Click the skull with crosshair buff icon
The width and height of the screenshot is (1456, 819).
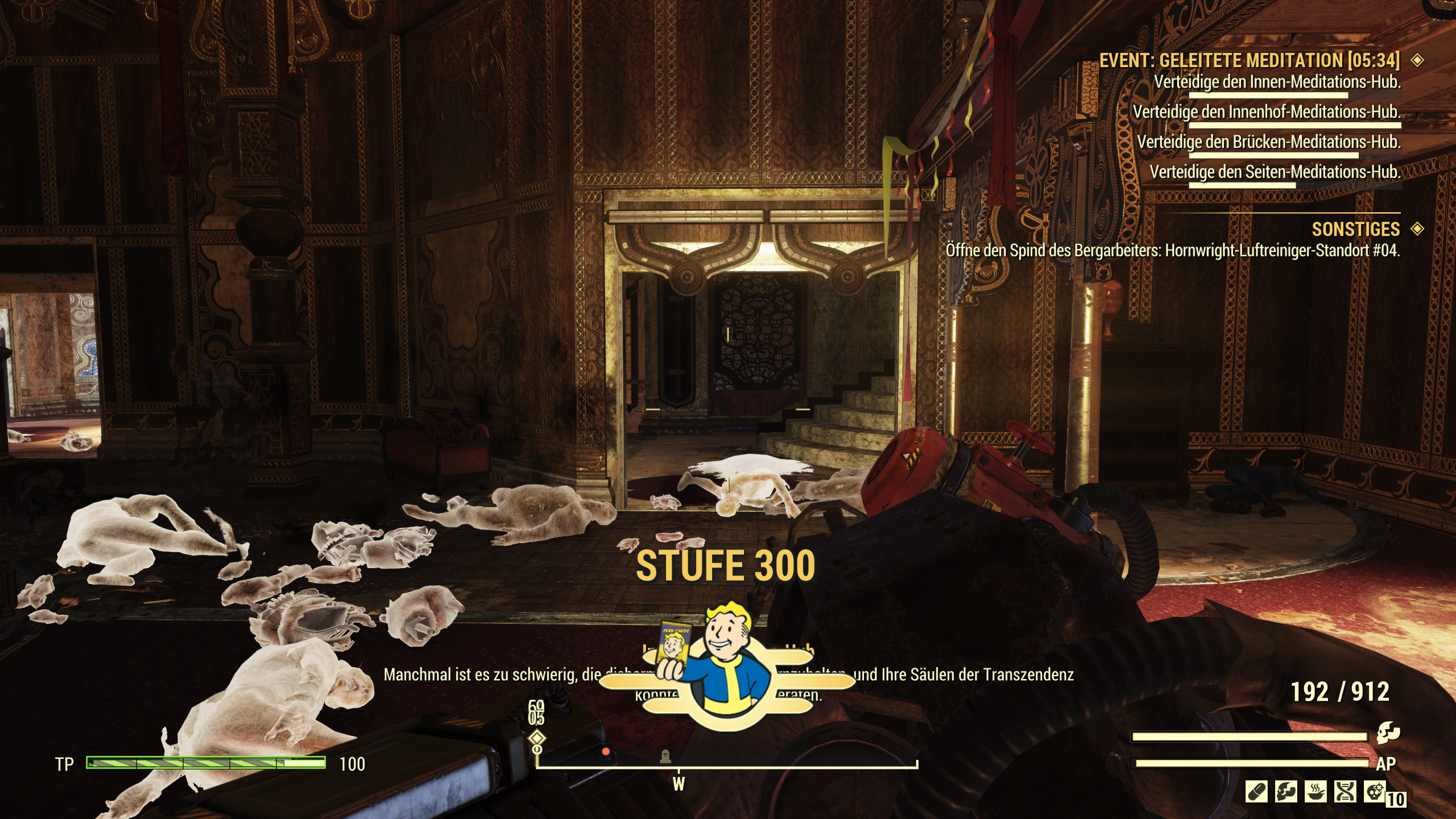(x=1375, y=792)
